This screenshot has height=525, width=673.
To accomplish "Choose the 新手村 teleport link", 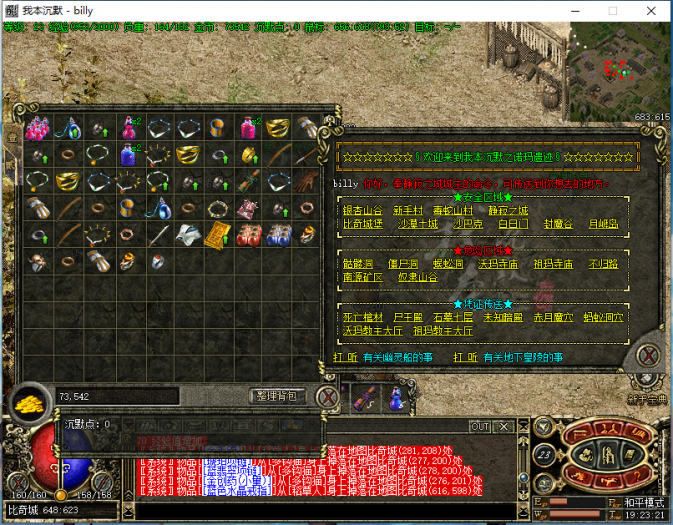I will 409,211.
